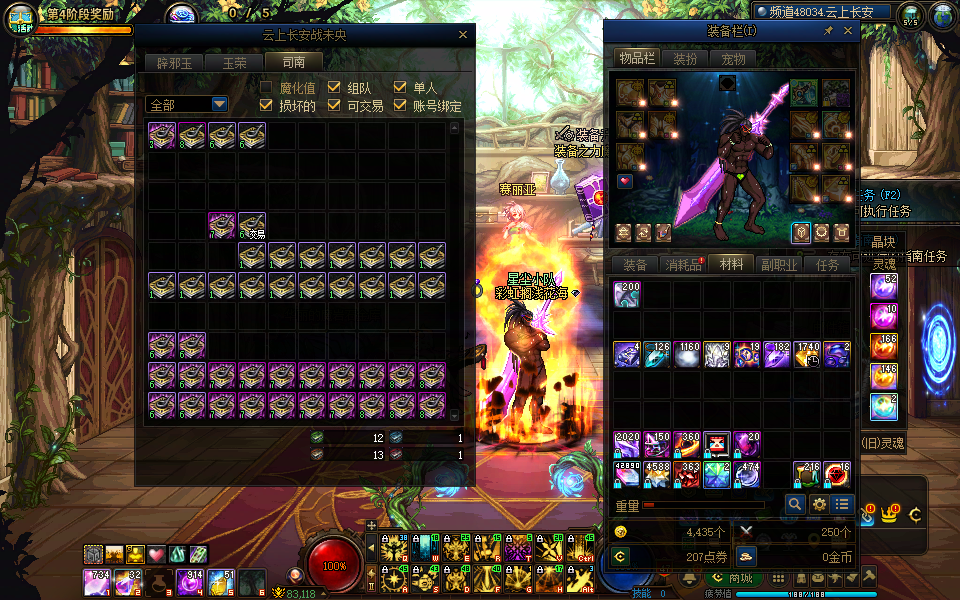960x600 pixels.
Task: Toggle the 账号绑定 checkbox
Action: (x=400, y=105)
